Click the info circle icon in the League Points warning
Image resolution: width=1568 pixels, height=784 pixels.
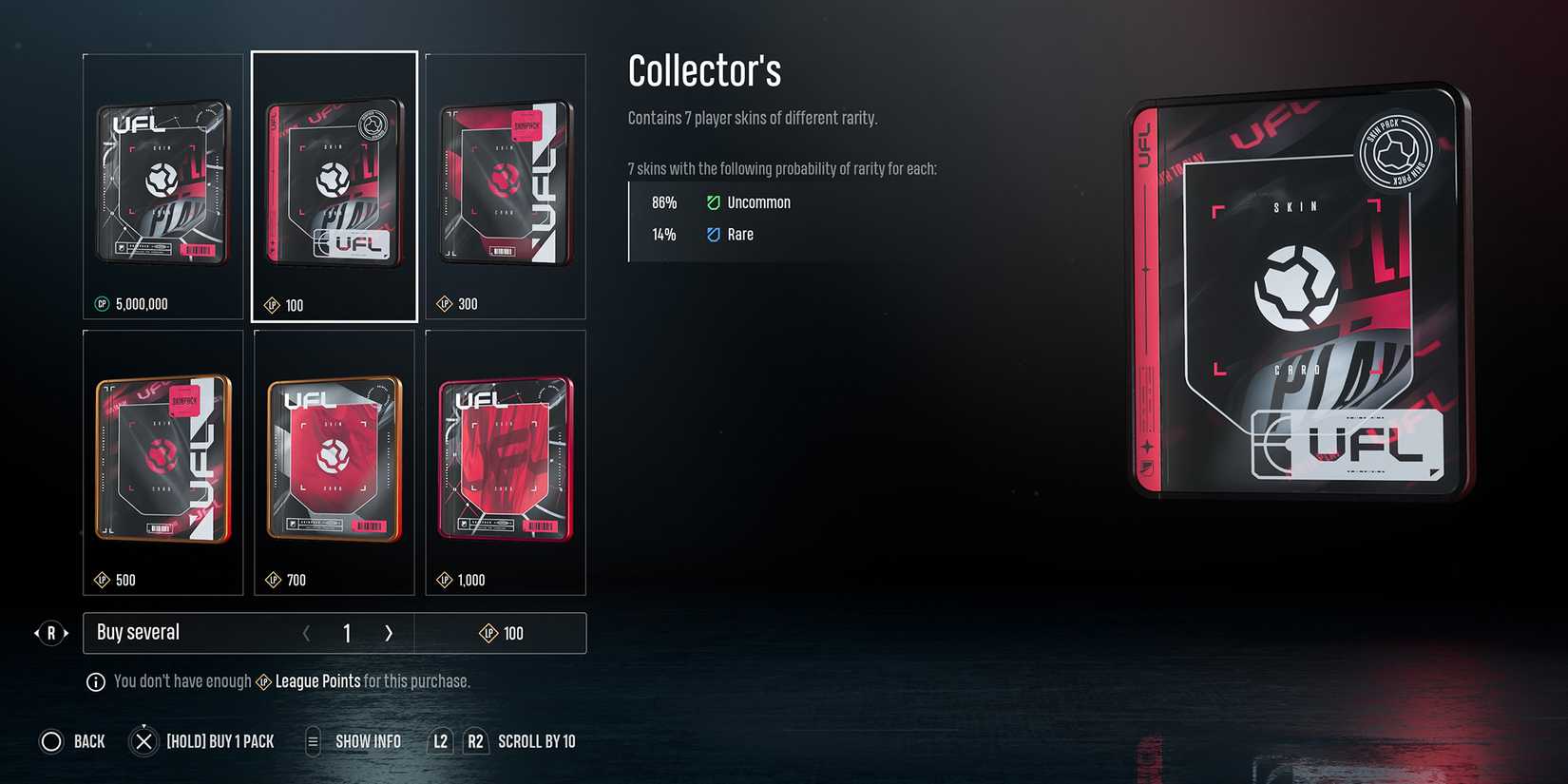pos(94,680)
